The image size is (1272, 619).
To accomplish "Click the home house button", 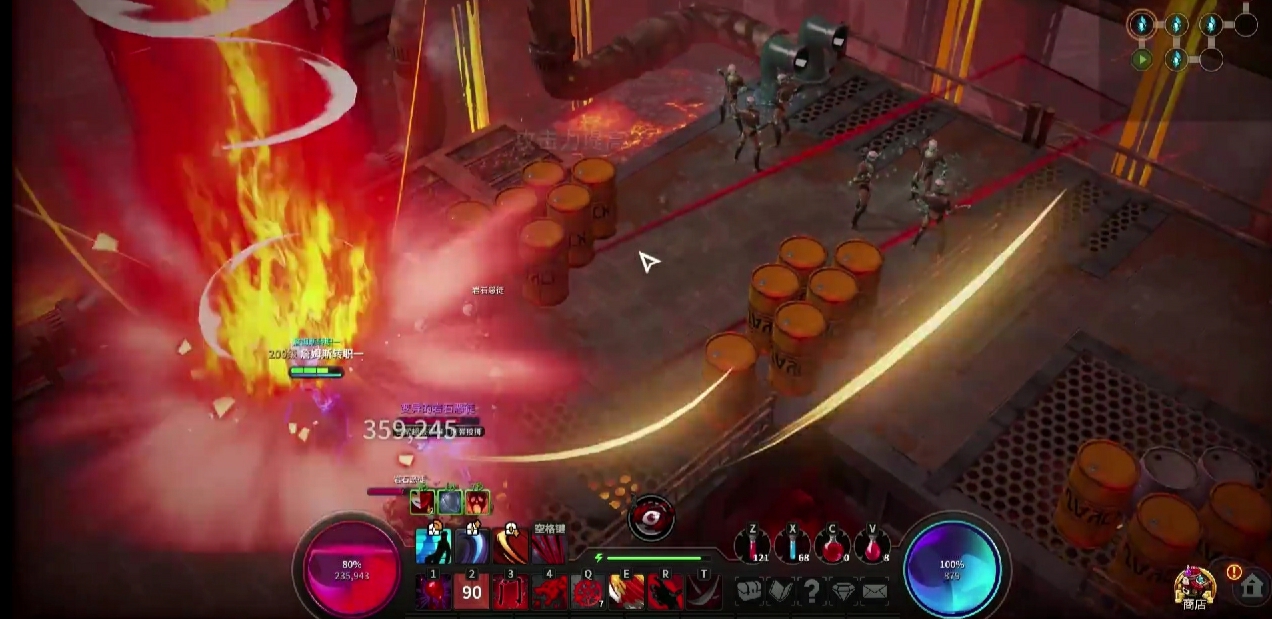I will 1250,587.
